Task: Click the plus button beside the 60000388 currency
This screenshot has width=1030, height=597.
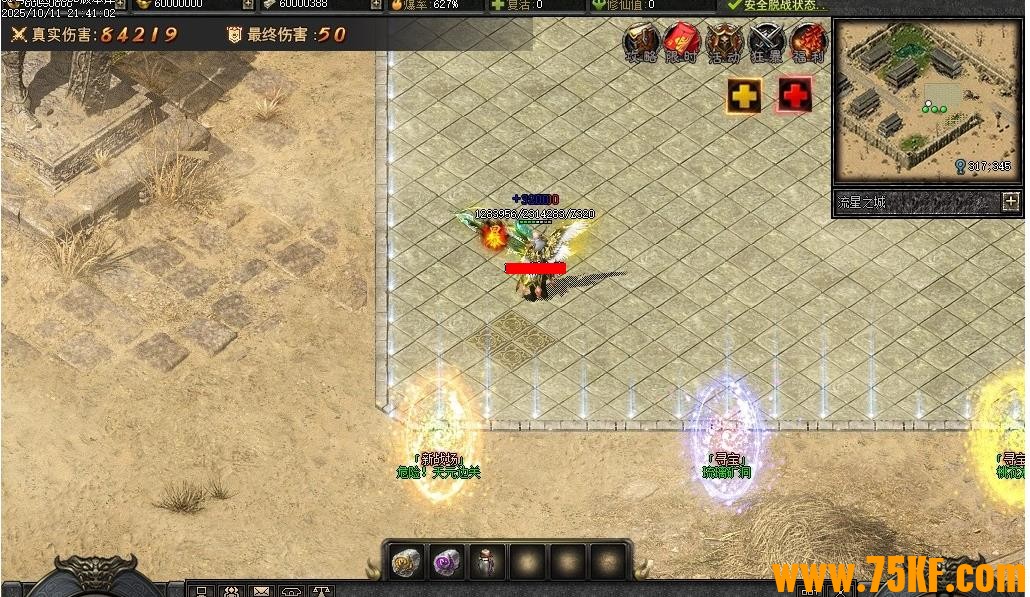Action: (376, 4)
